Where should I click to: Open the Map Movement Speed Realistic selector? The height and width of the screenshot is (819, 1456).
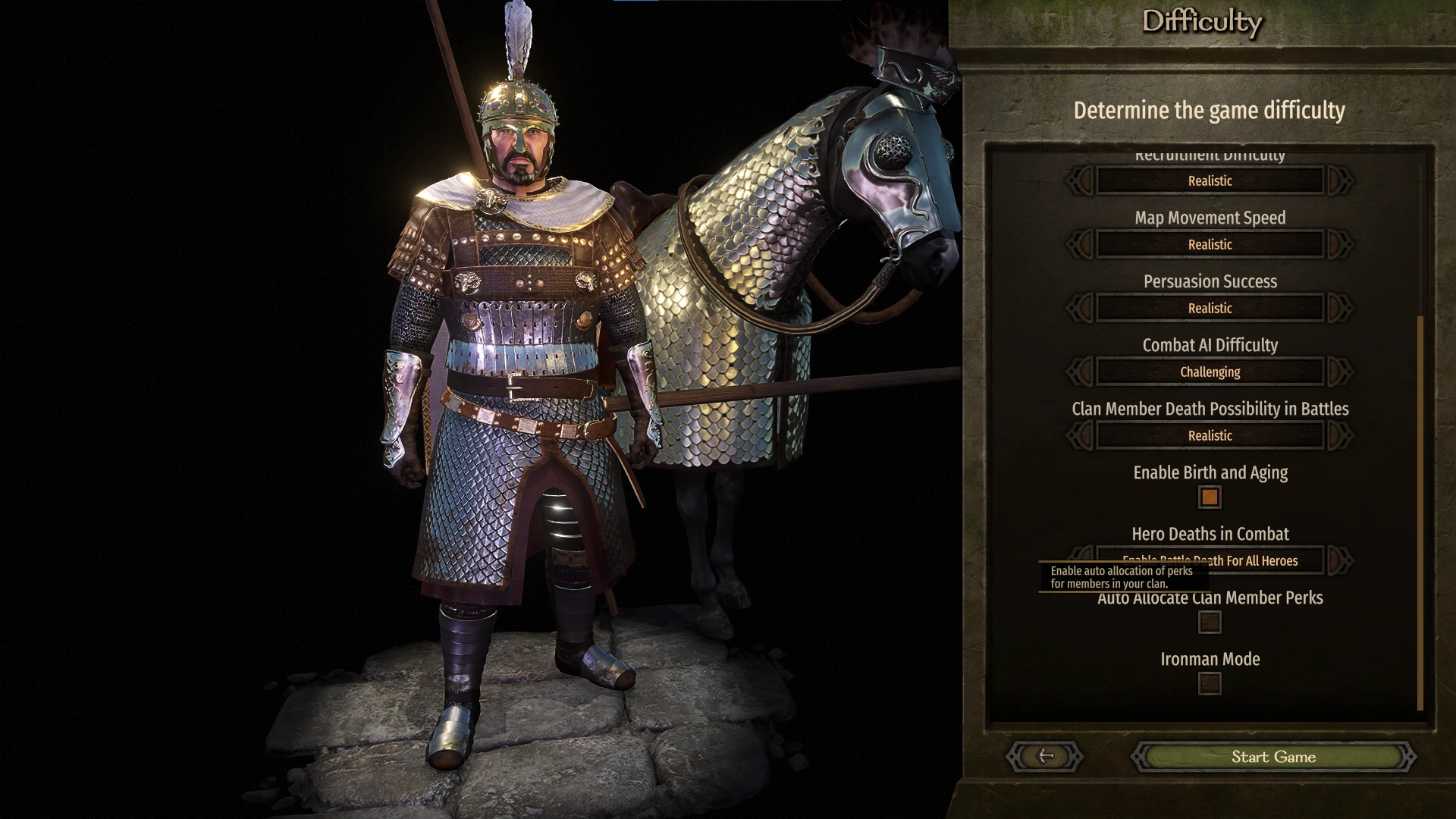[x=1209, y=244]
